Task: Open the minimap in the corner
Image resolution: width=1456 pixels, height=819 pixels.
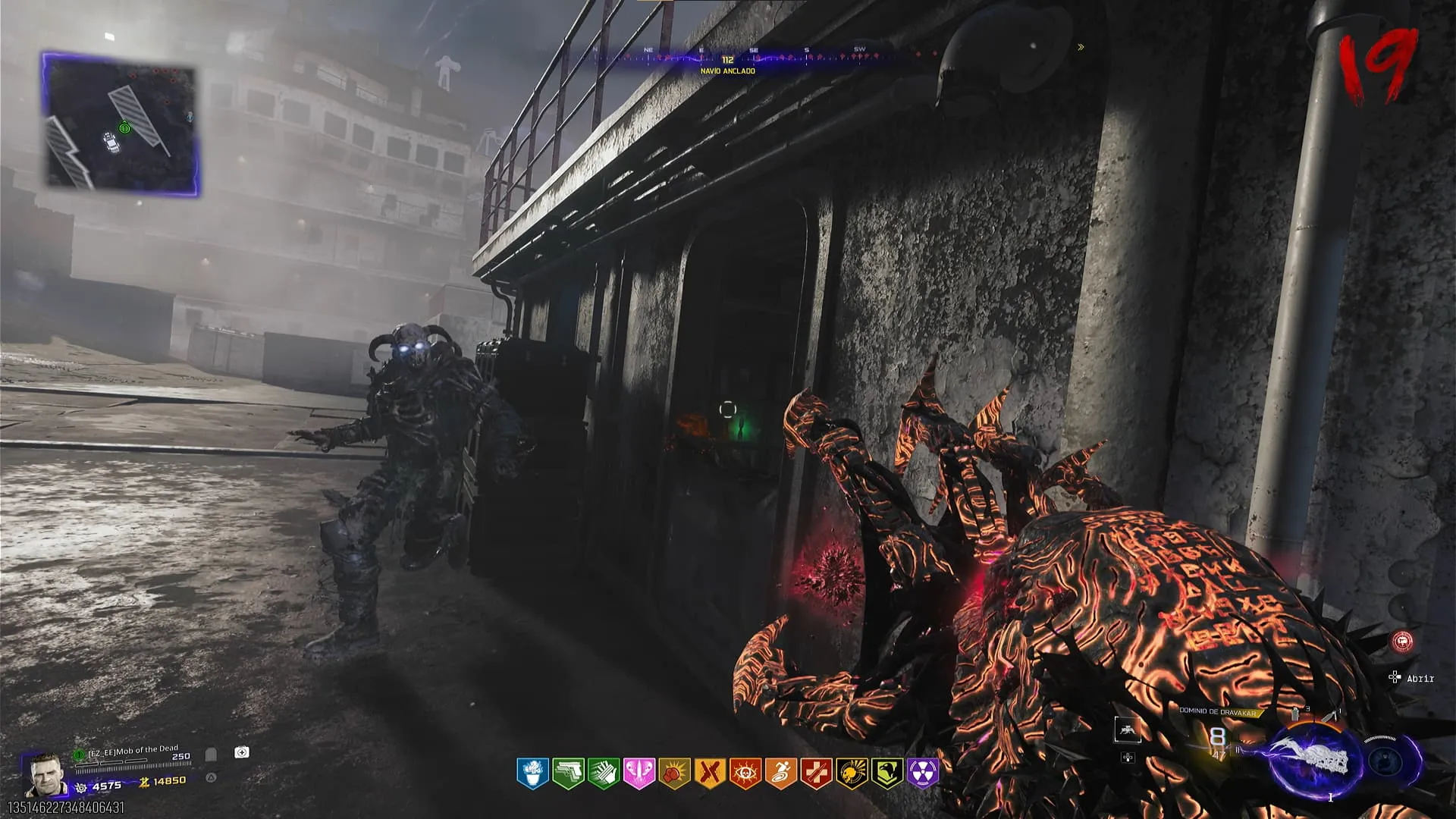Action: [x=121, y=124]
